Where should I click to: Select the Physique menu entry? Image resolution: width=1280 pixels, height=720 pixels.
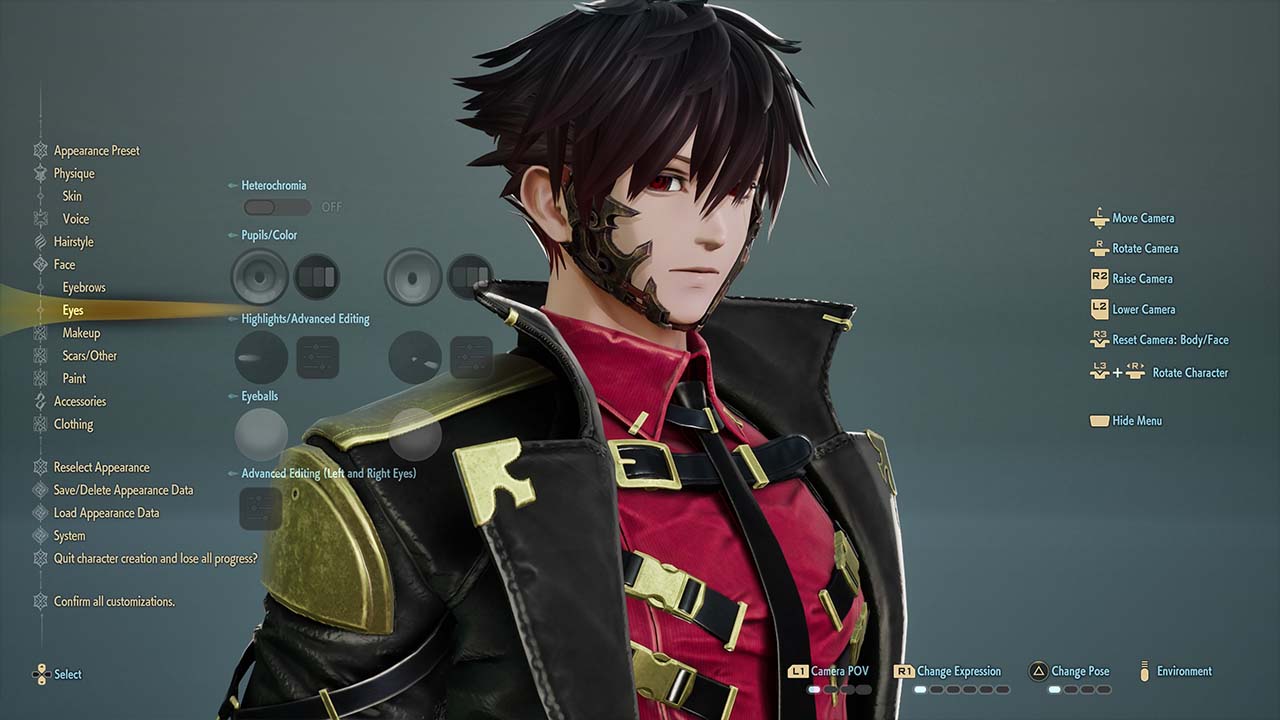[74, 174]
